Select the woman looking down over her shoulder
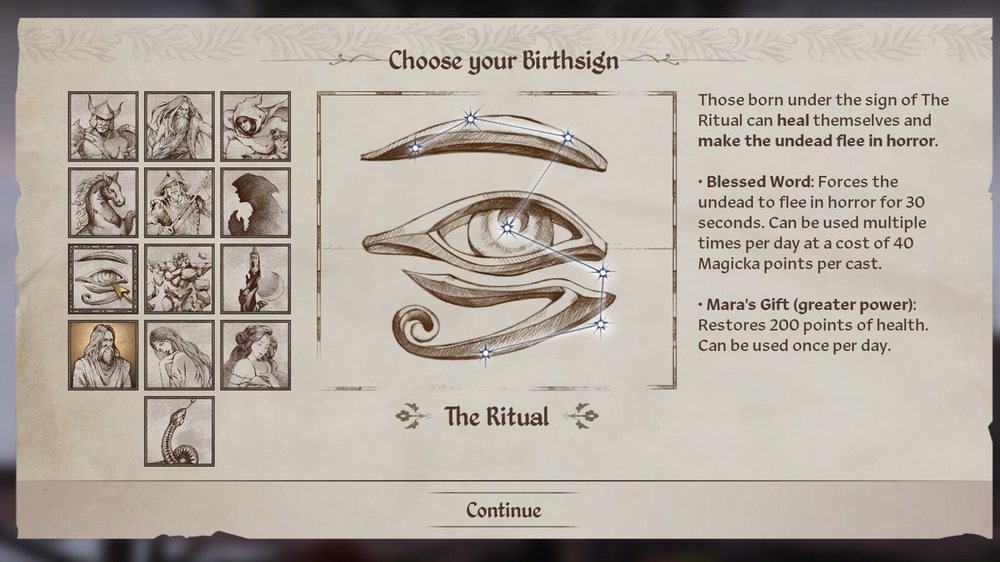Screen dimensions: 1000x562 179,355
